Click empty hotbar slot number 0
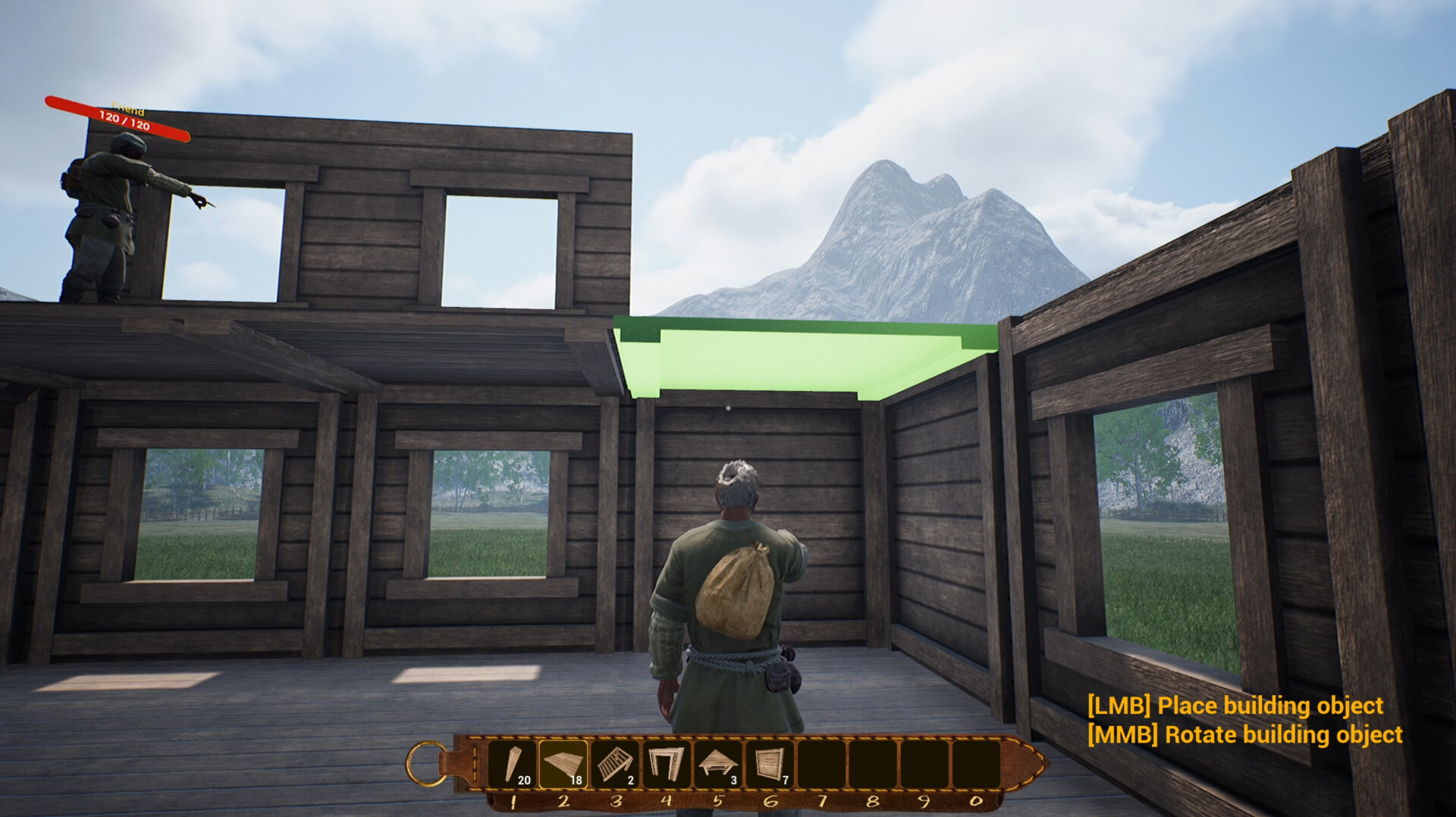 978,765
